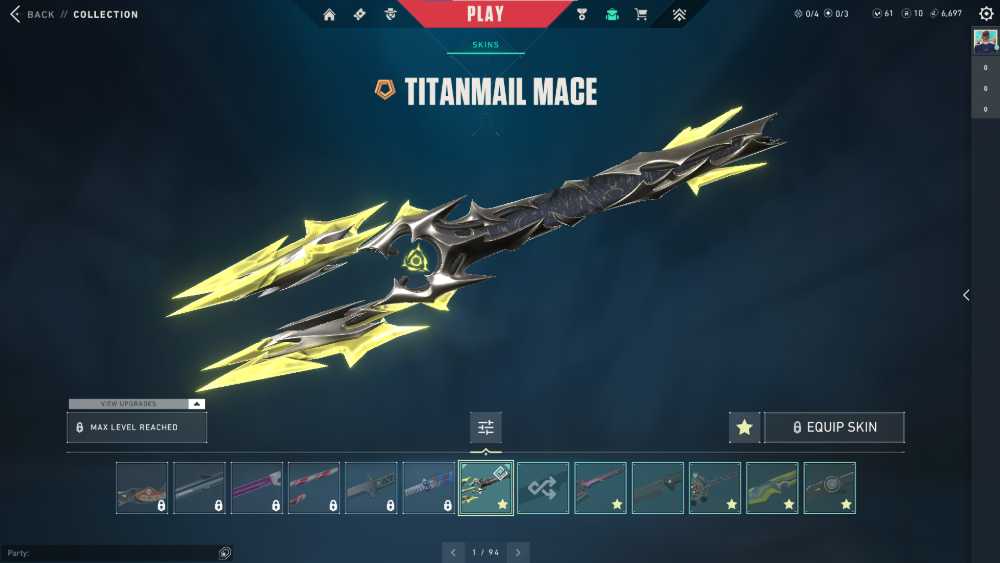The height and width of the screenshot is (563, 1000).
Task: Open the settings gear icon
Action: pos(986,14)
